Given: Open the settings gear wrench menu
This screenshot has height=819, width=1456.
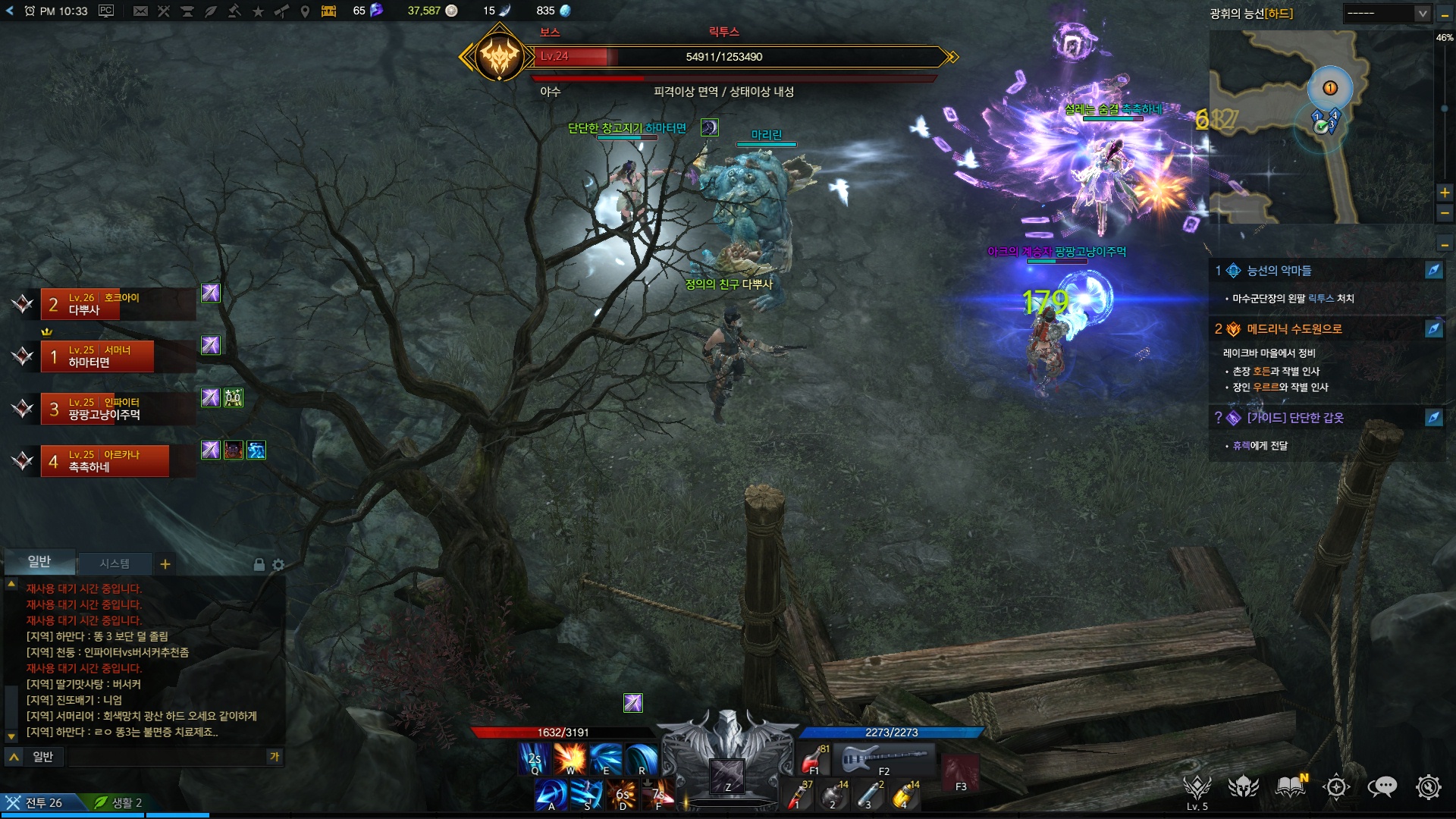Looking at the screenshot, I should (x=1428, y=787).
